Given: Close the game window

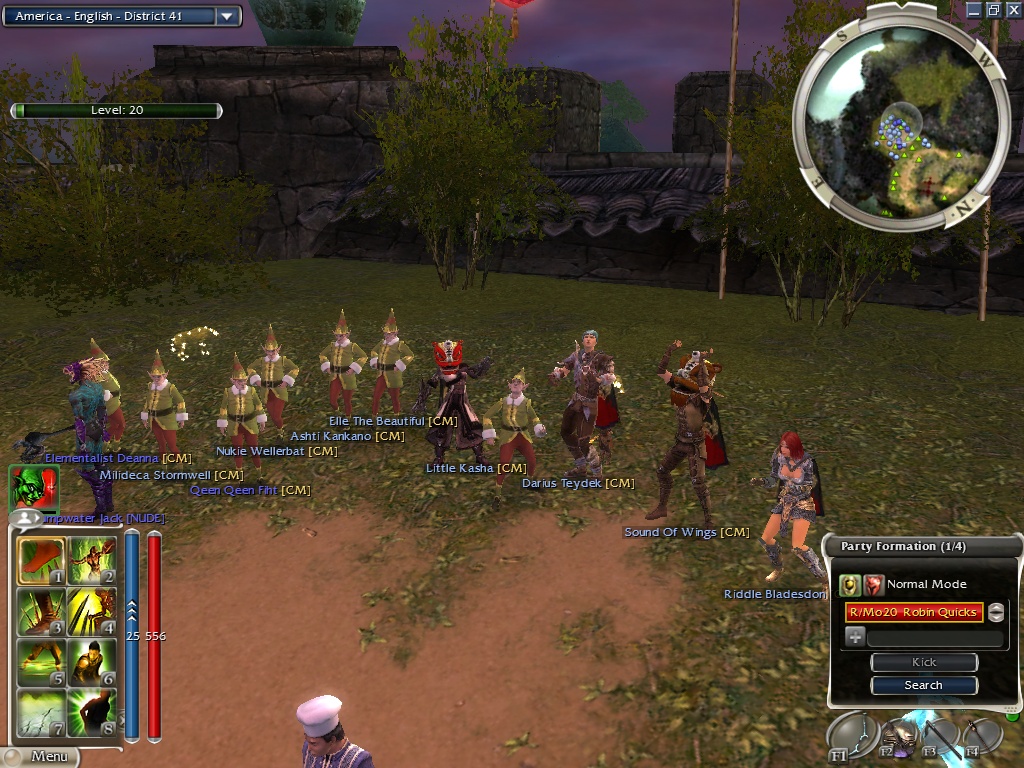Looking at the screenshot, I should point(1014,9).
